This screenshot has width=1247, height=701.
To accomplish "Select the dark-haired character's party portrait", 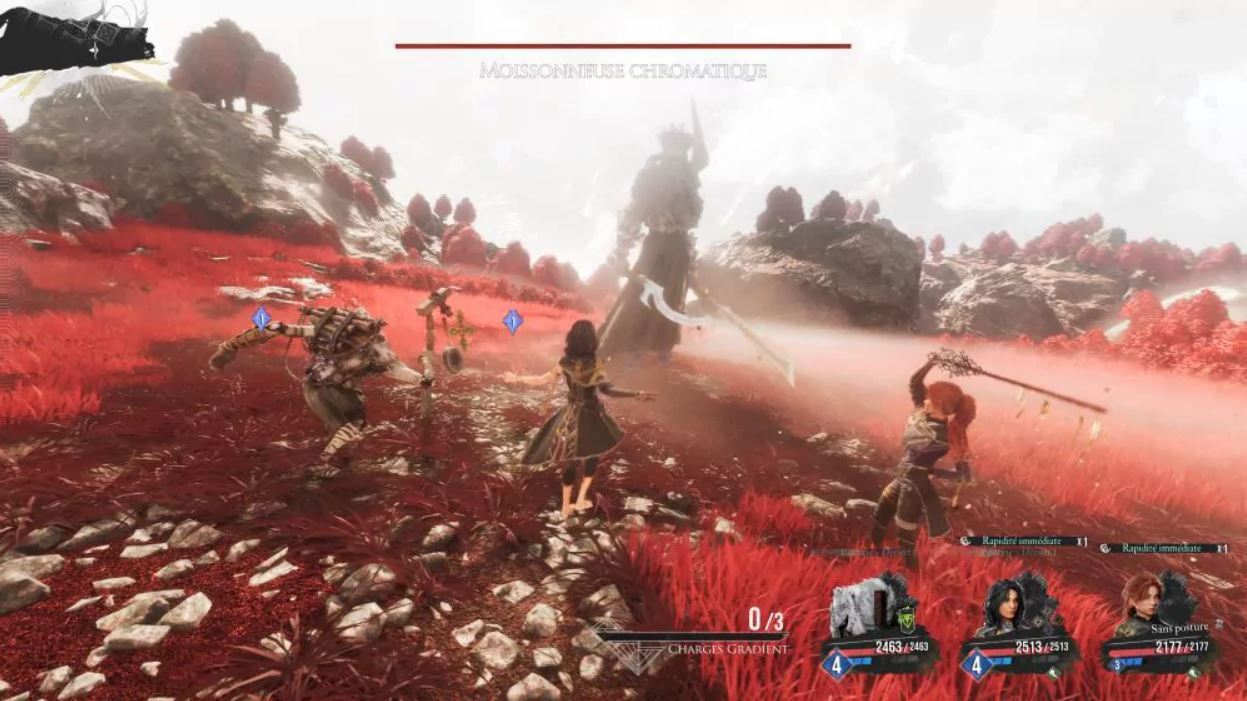I will pos(1006,606).
